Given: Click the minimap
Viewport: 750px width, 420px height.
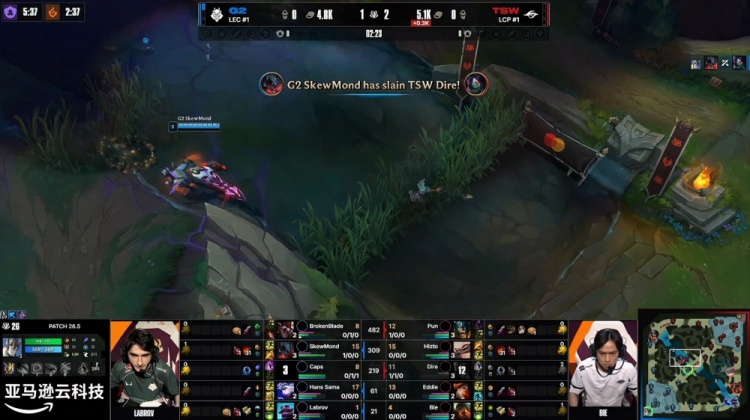Looking at the screenshot, I should [x=693, y=365].
